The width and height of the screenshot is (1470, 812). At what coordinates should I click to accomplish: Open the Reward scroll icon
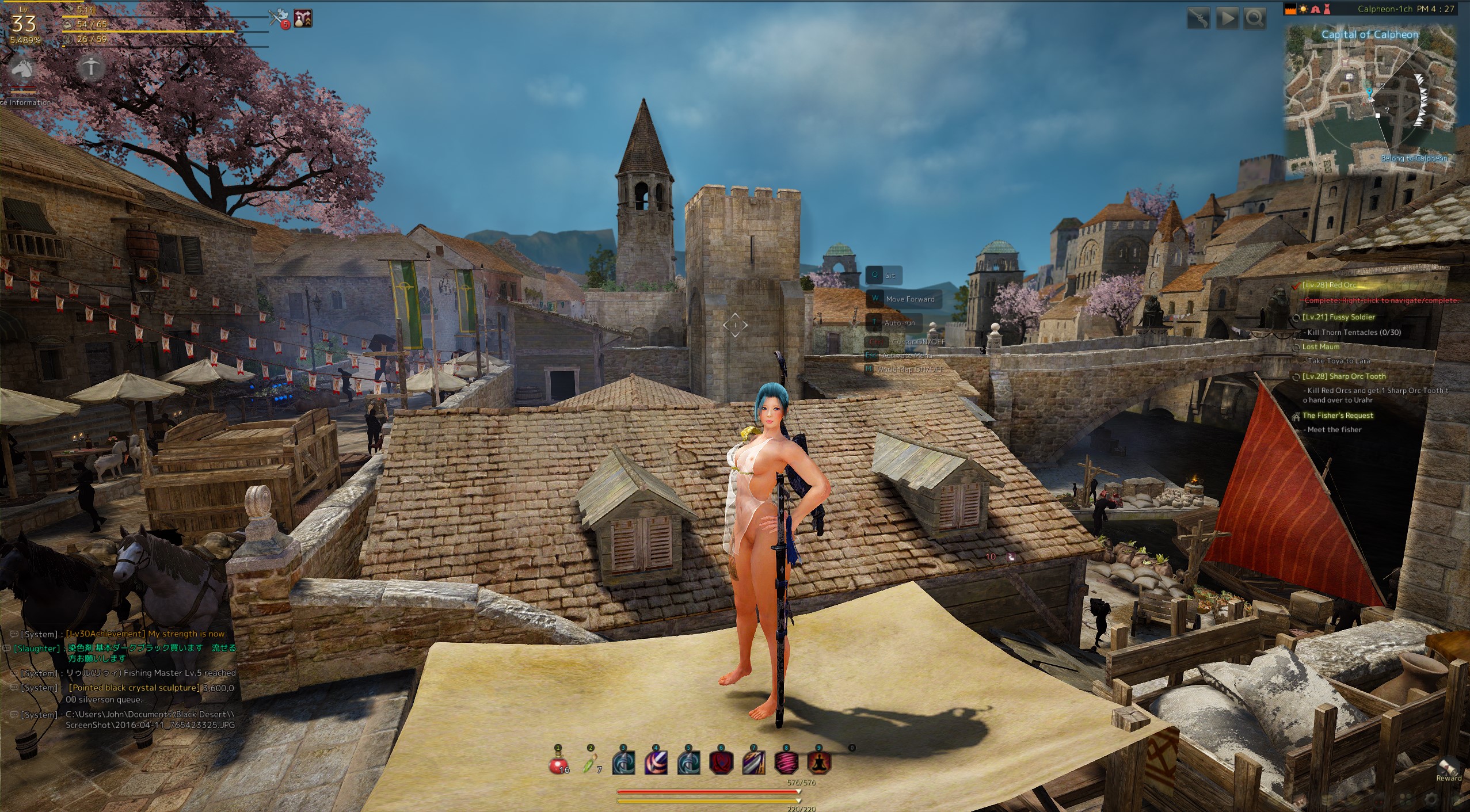[x=1449, y=768]
